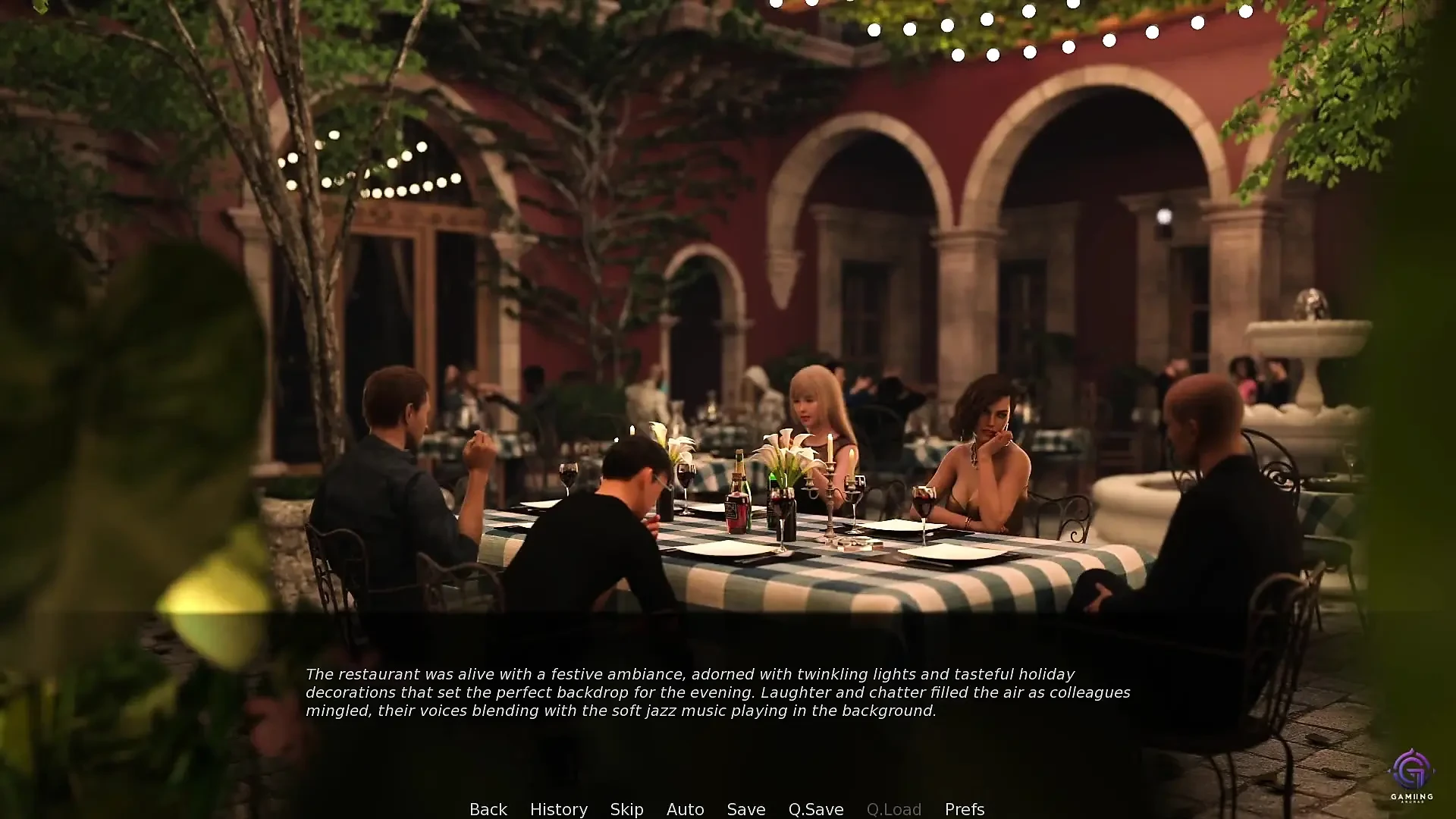This screenshot has height=819, width=1456.
Task: Quick save with Q.Save
Action: pyautogui.click(x=815, y=809)
